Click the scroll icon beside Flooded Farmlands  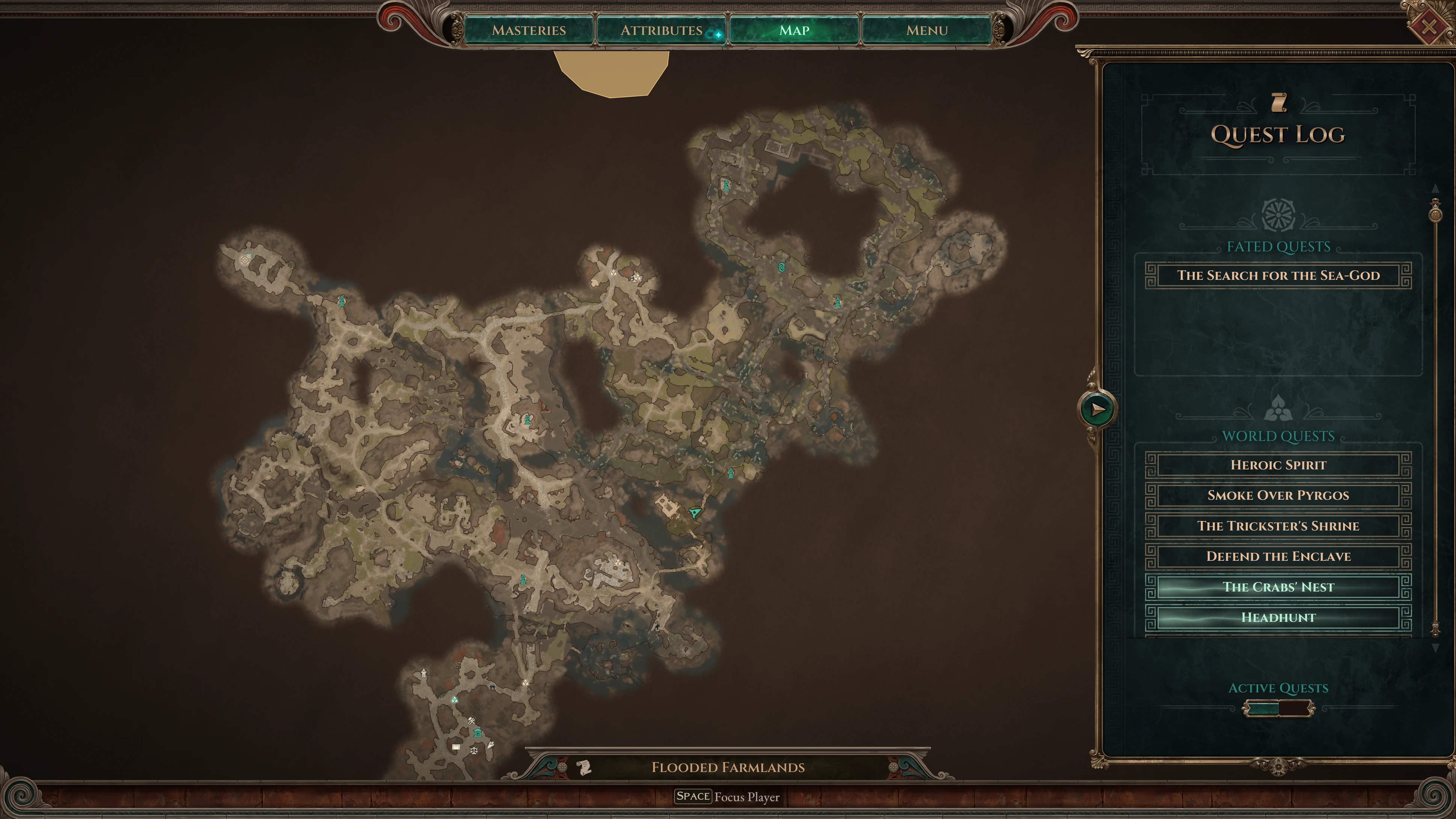point(584,767)
